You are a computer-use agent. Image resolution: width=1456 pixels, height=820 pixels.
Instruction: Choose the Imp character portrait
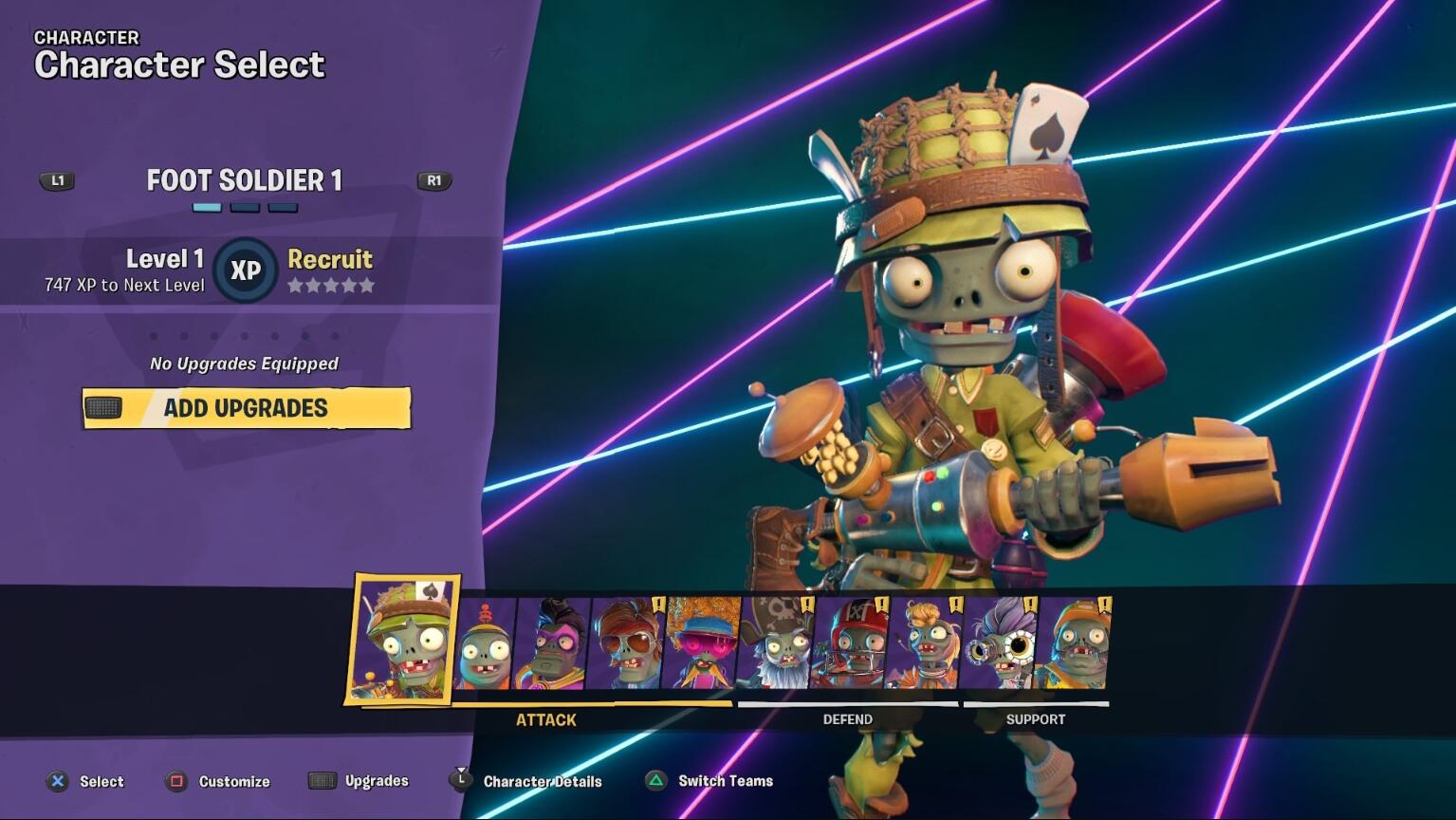485,643
